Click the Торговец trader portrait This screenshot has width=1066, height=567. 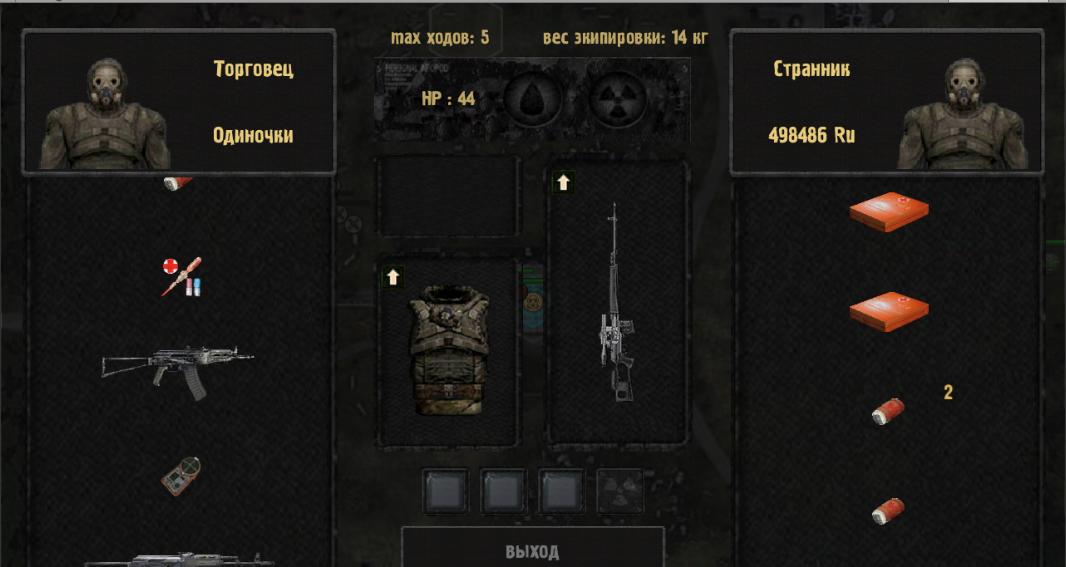pyautogui.click(x=104, y=113)
